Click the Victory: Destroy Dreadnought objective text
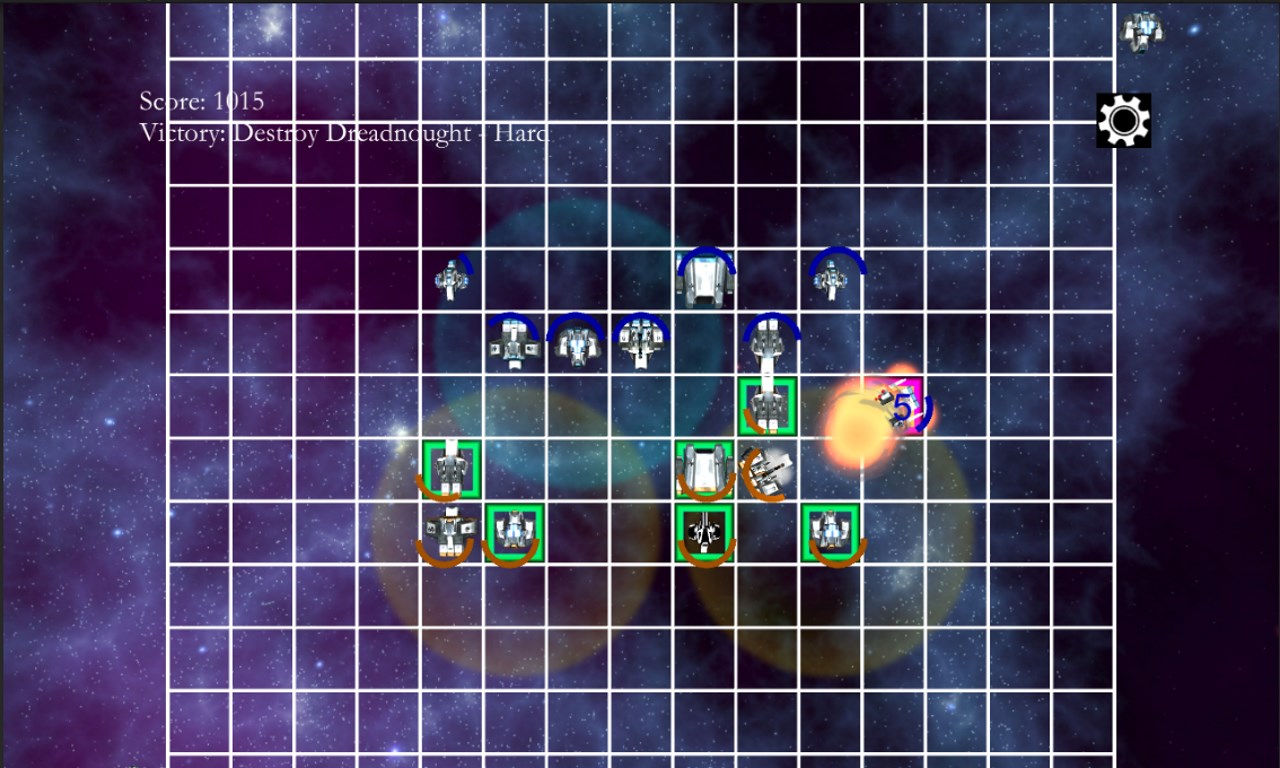Viewport: 1280px width, 768px height. 340,133
